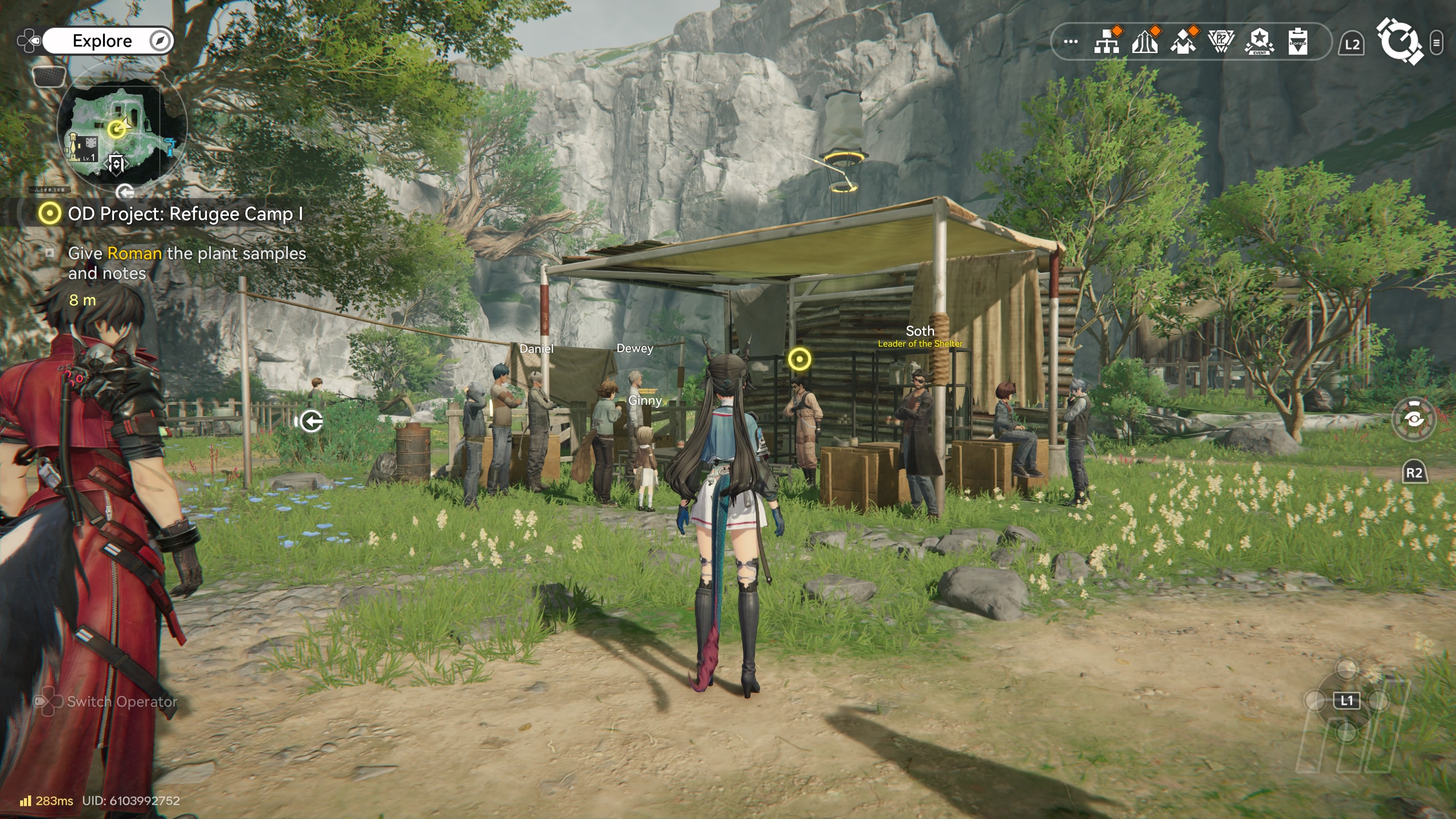Open the operator figure icon with diamond head
Viewport: 1456px width, 819px height.
tap(1183, 41)
